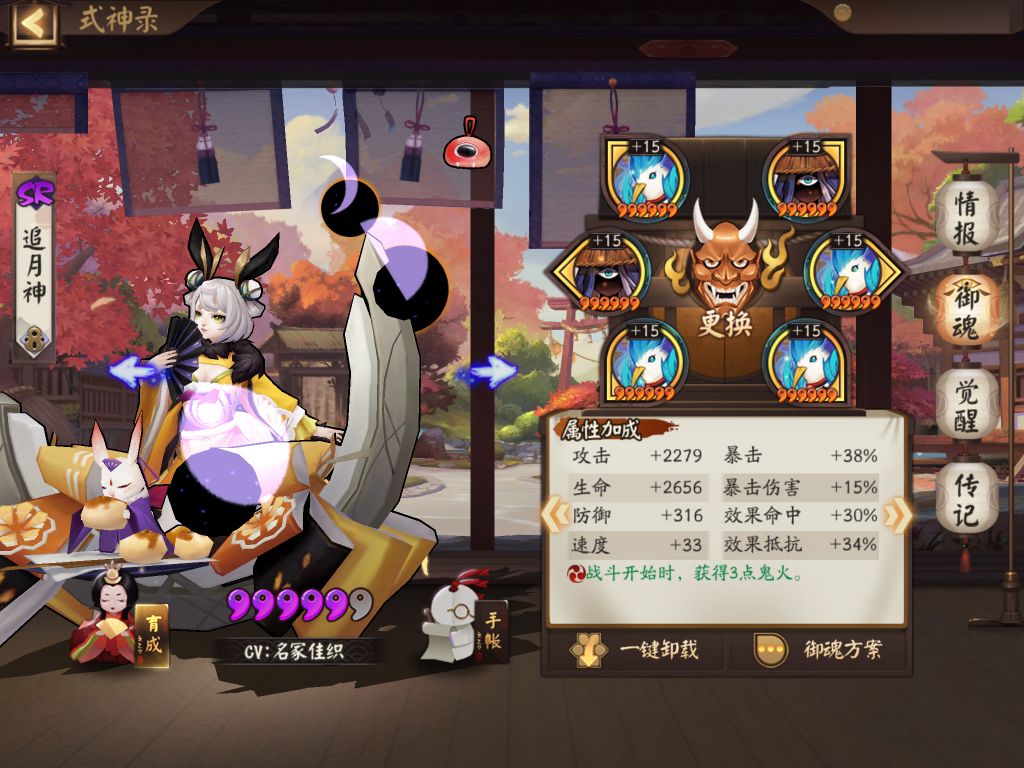The height and width of the screenshot is (768, 1024).
Task: Click the gold right arrow on attribute panel
Action: point(897,515)
